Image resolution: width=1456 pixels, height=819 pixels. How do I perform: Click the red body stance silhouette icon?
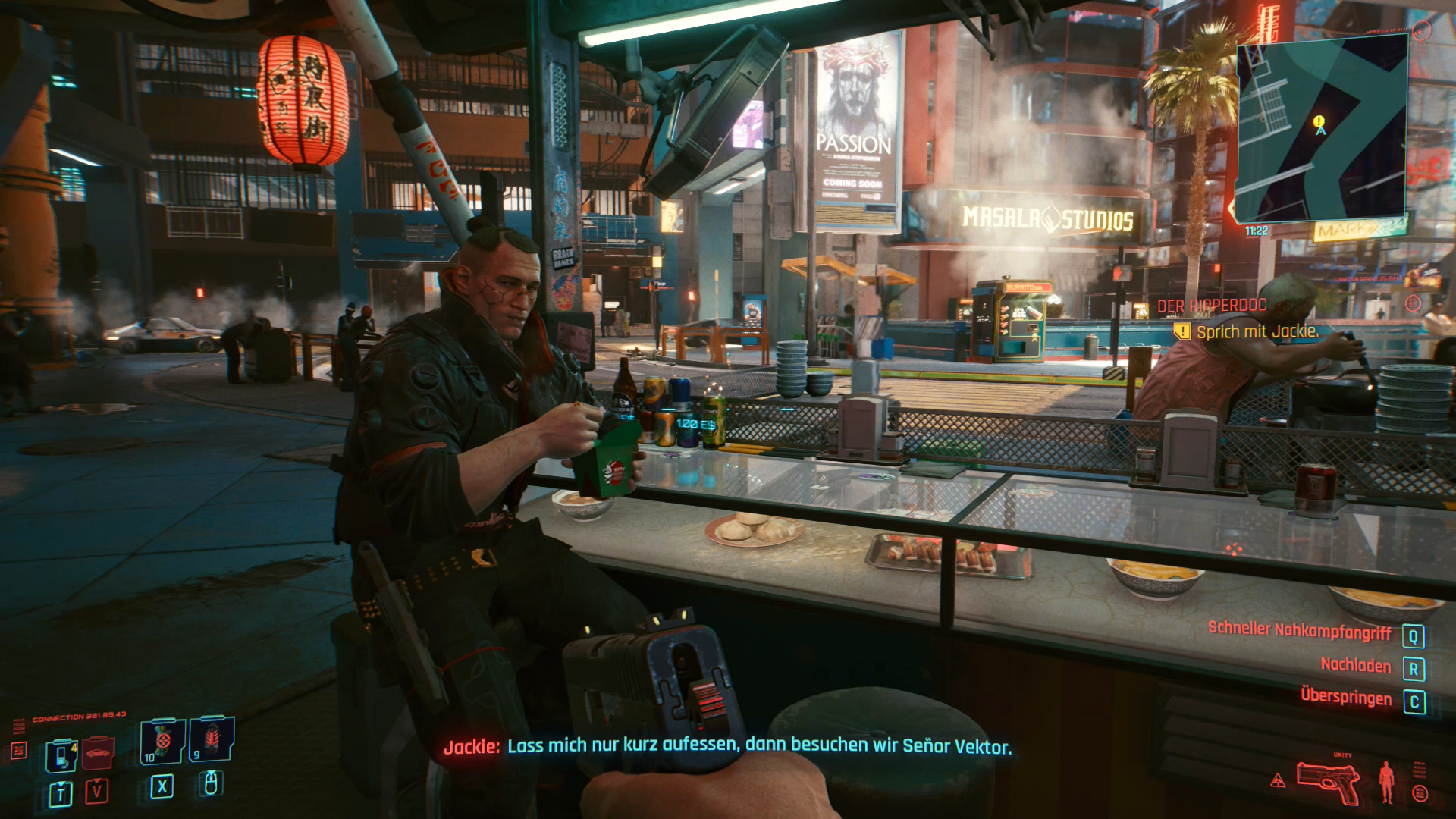pos(1387,781)
